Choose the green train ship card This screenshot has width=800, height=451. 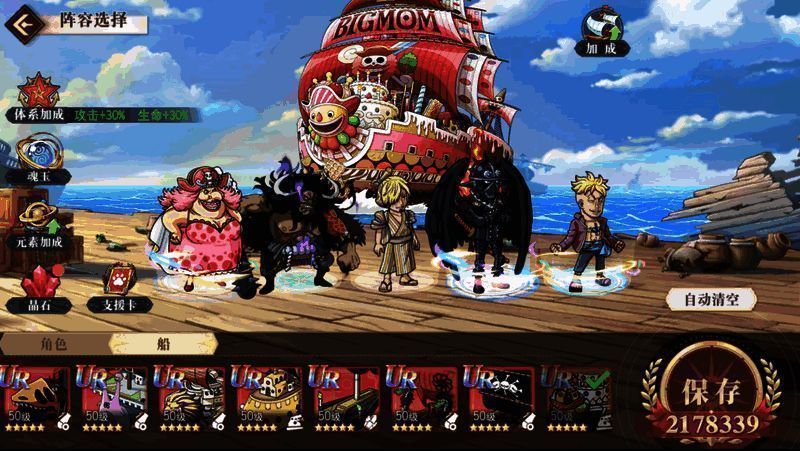[344, 396]
